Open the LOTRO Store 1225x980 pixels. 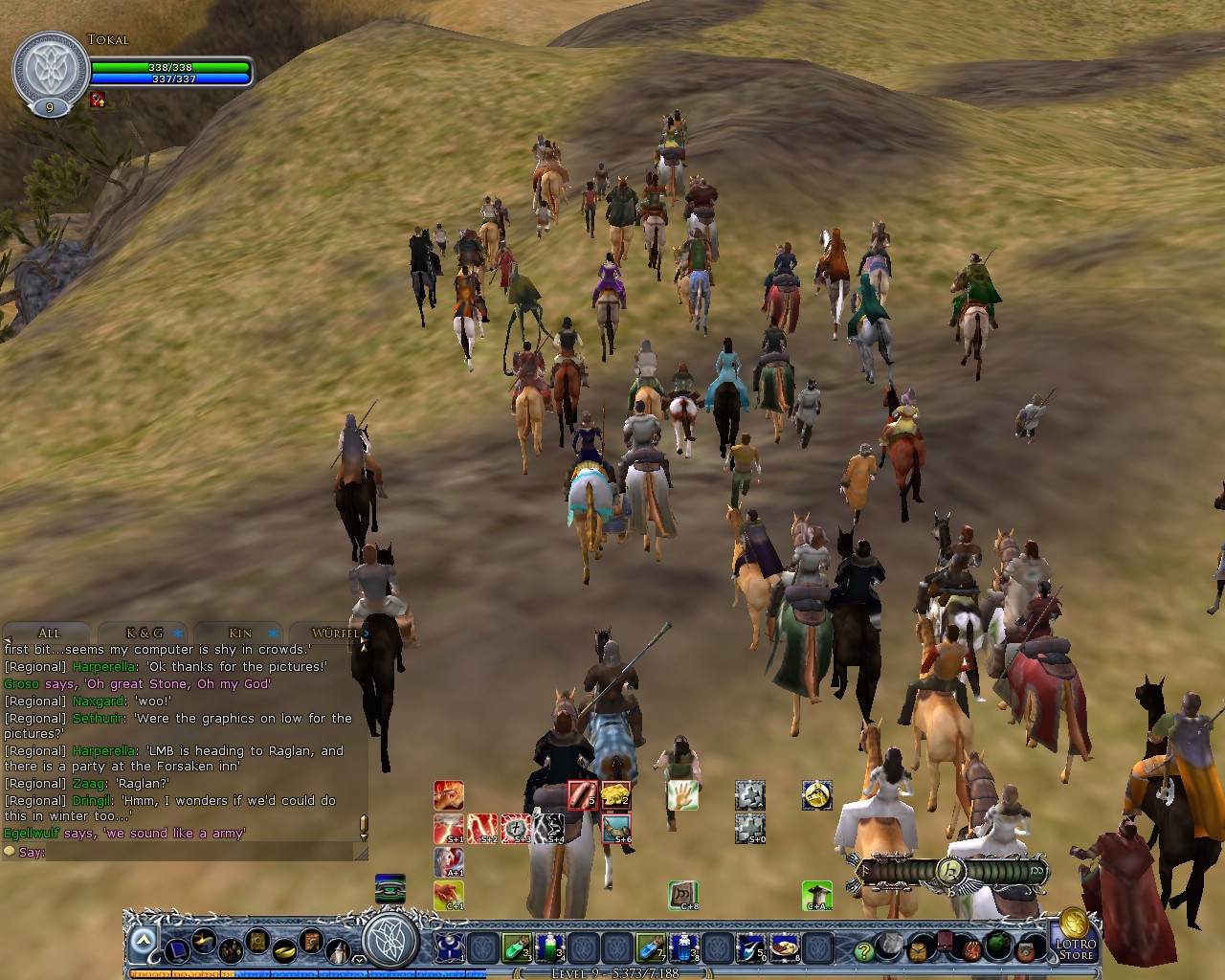[1077, 947]
